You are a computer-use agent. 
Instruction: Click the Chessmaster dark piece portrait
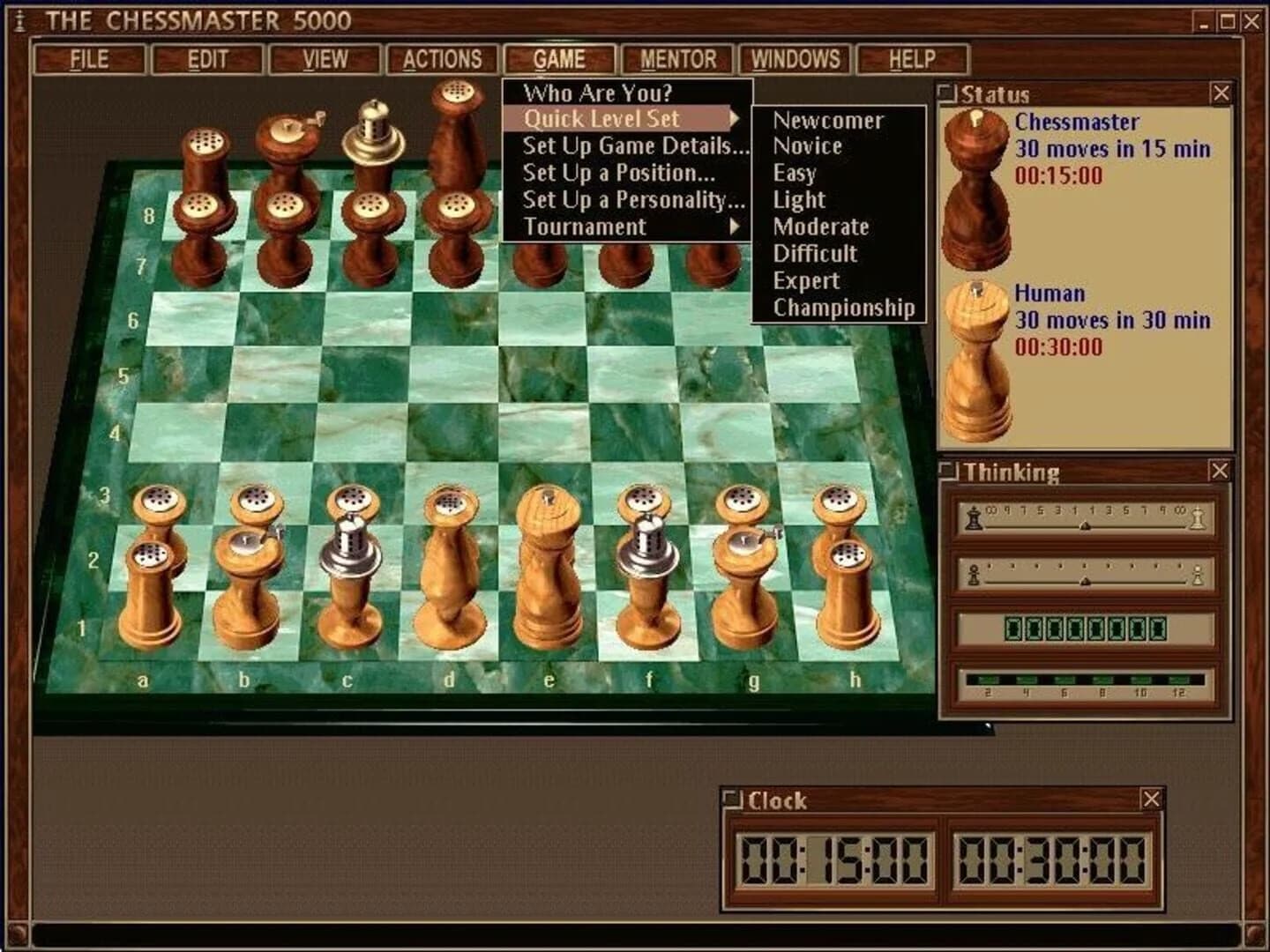pyautogui.click(x=975, y=190)
